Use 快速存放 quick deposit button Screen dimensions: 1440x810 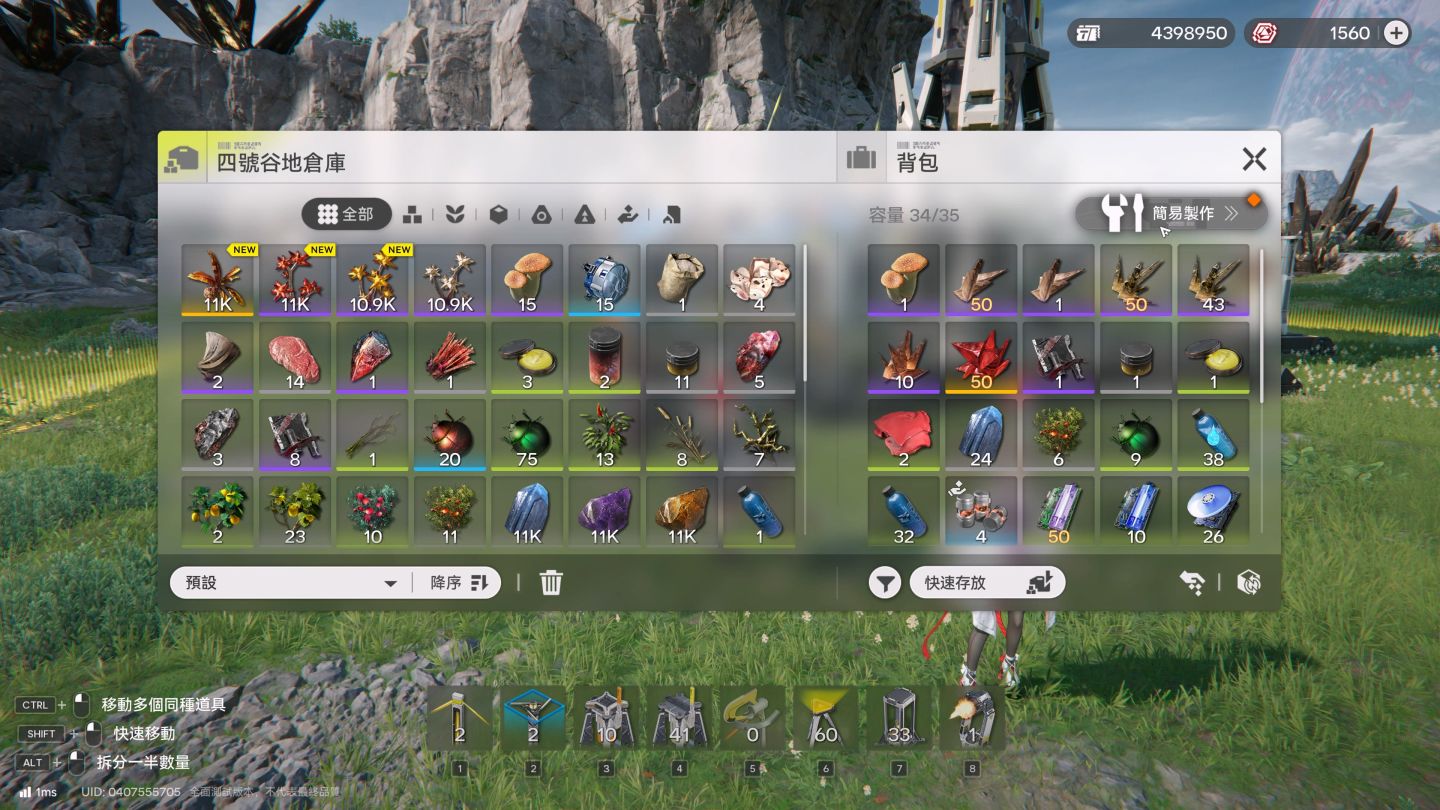987,583
